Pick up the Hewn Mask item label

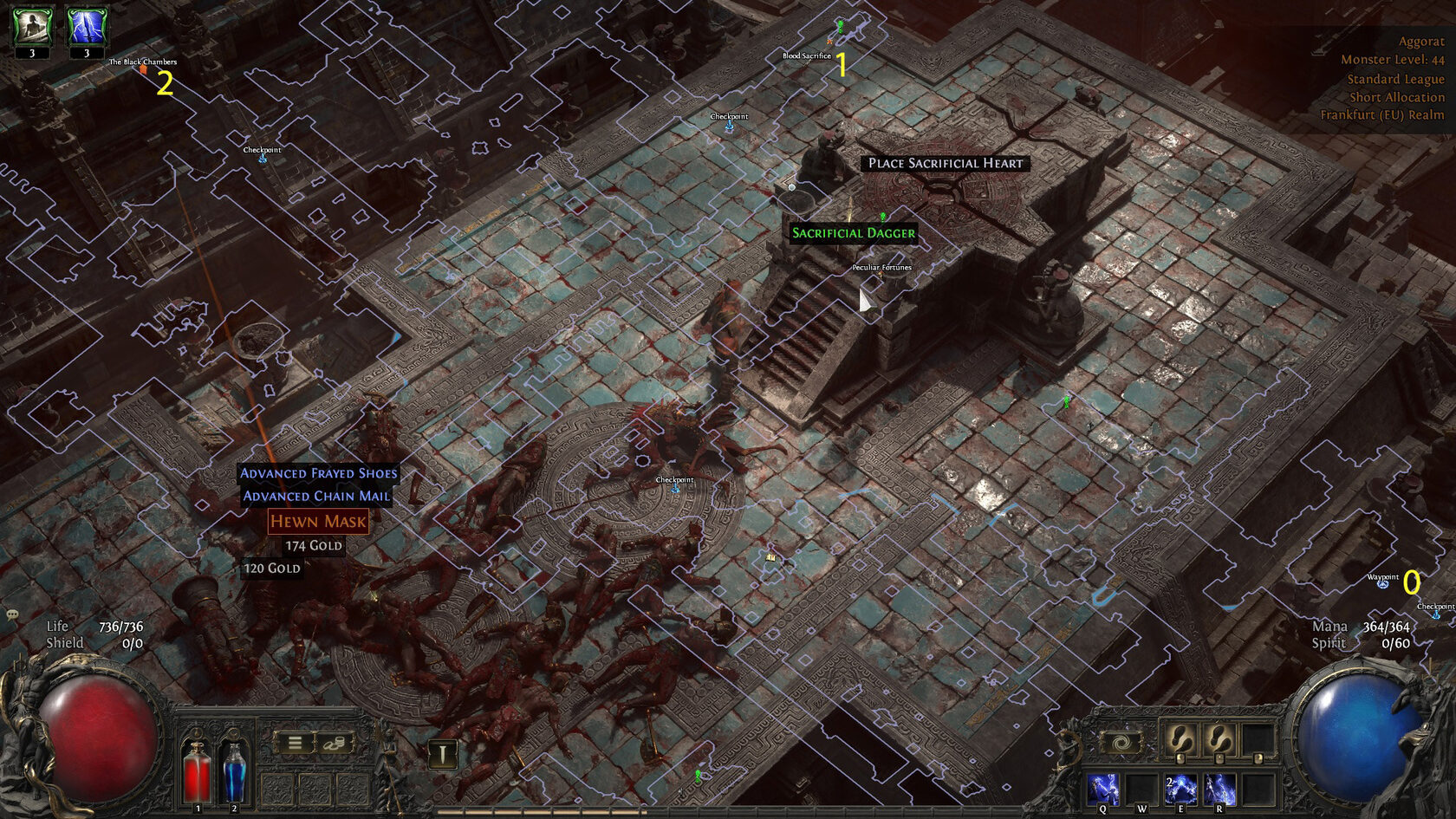(318, 522)
